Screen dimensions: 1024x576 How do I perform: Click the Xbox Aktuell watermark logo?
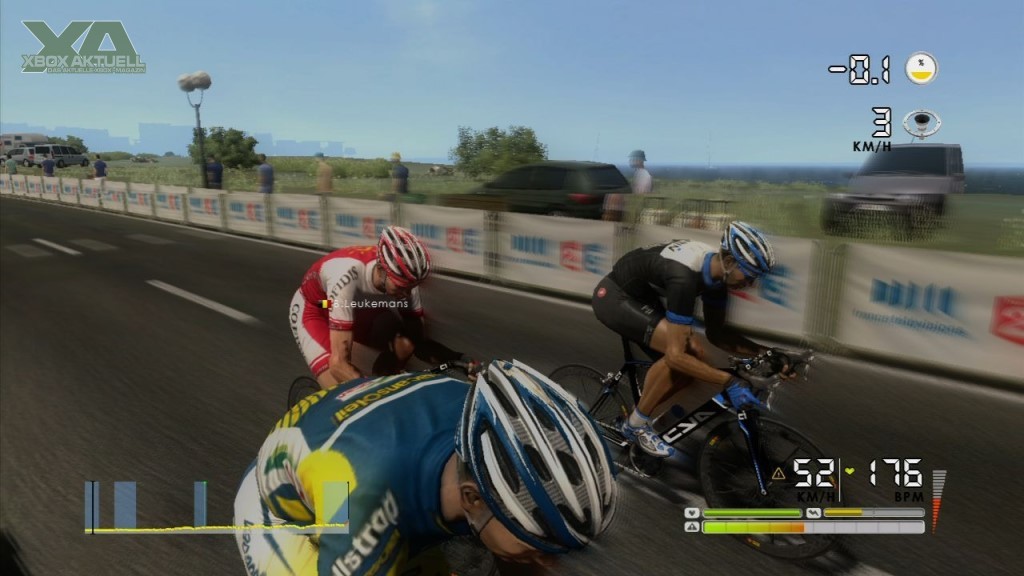point(83,47)
